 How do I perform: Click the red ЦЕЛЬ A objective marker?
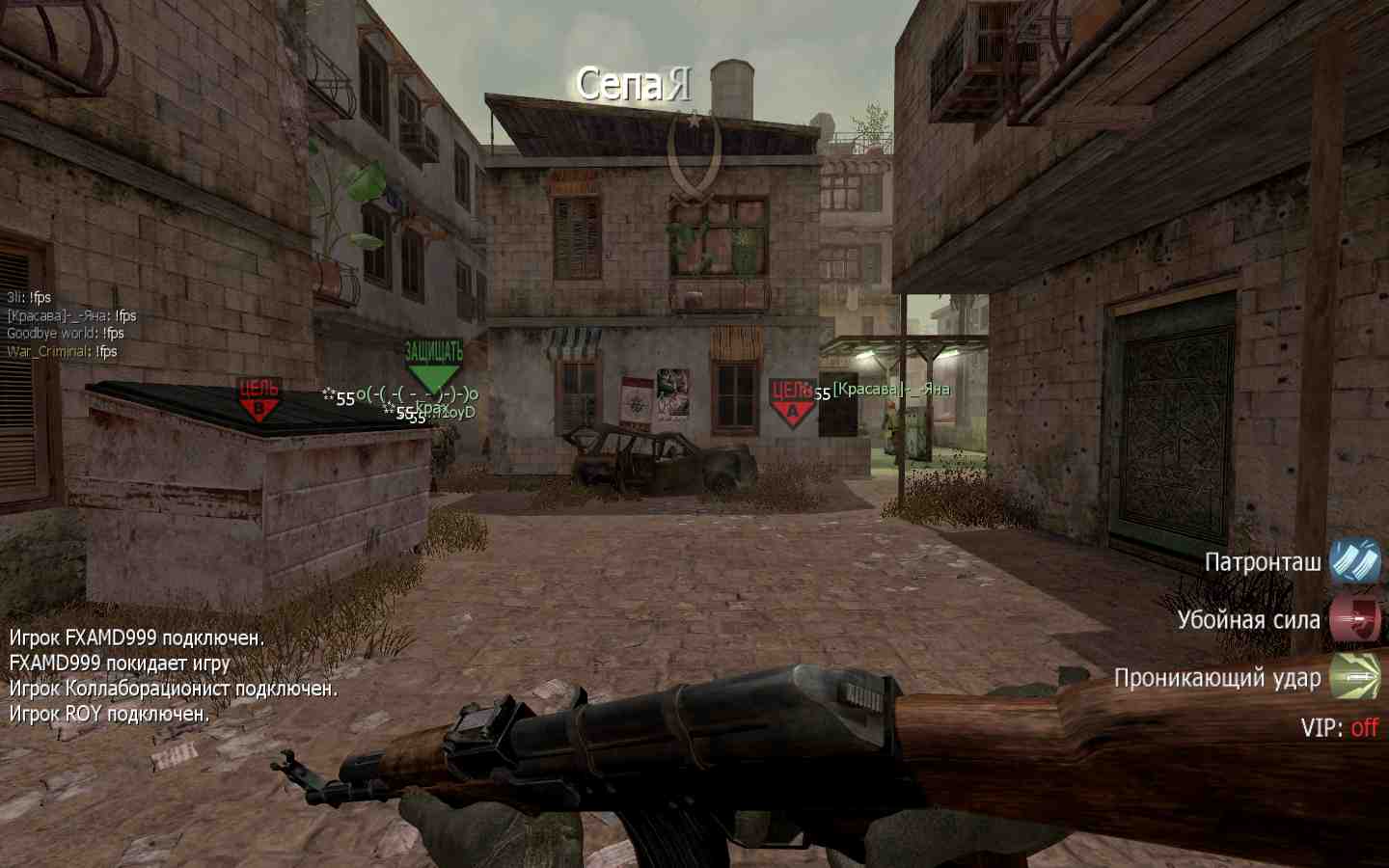coord(791,401)
